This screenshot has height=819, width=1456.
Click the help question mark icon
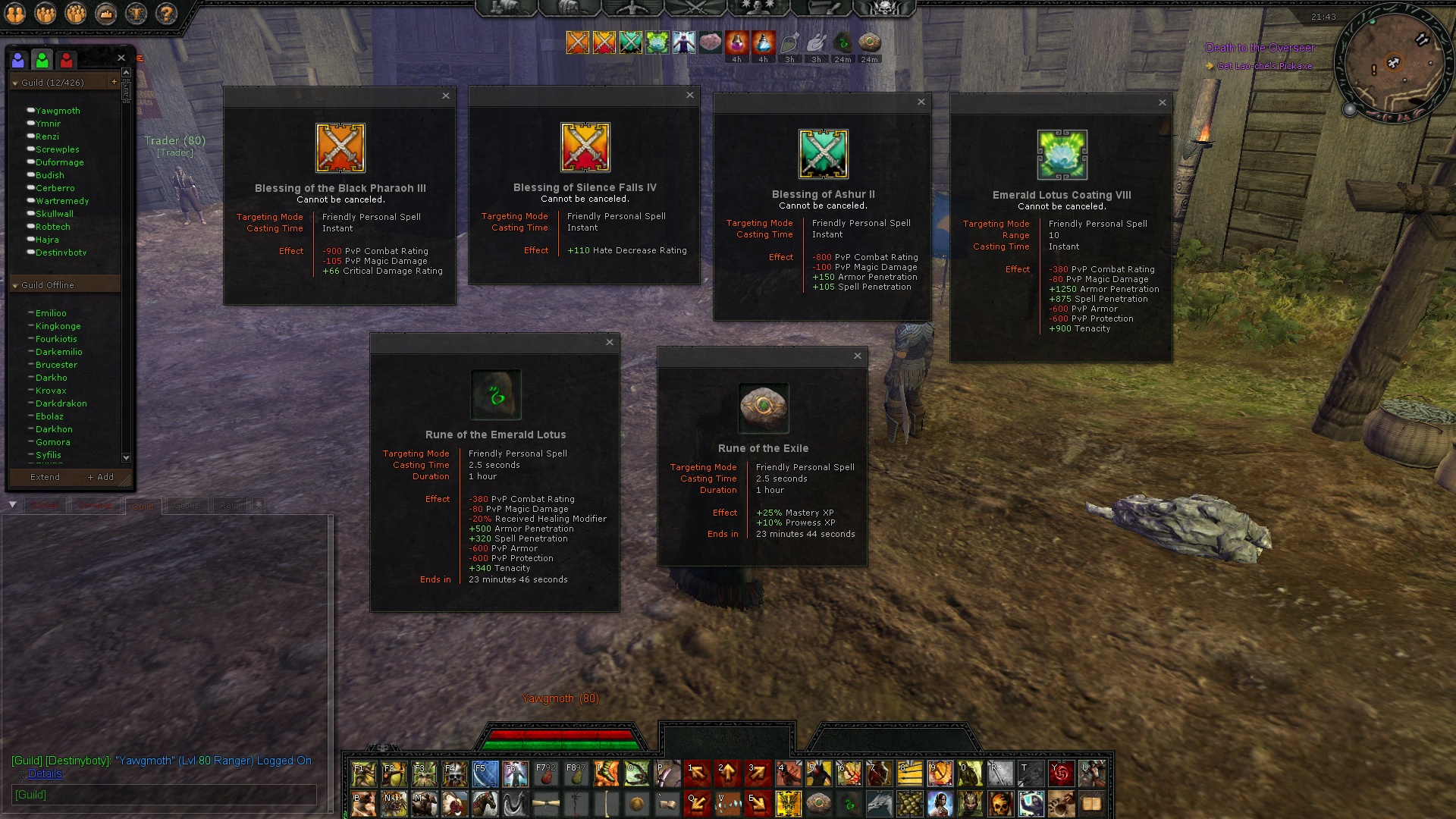[x=165, y=14]
